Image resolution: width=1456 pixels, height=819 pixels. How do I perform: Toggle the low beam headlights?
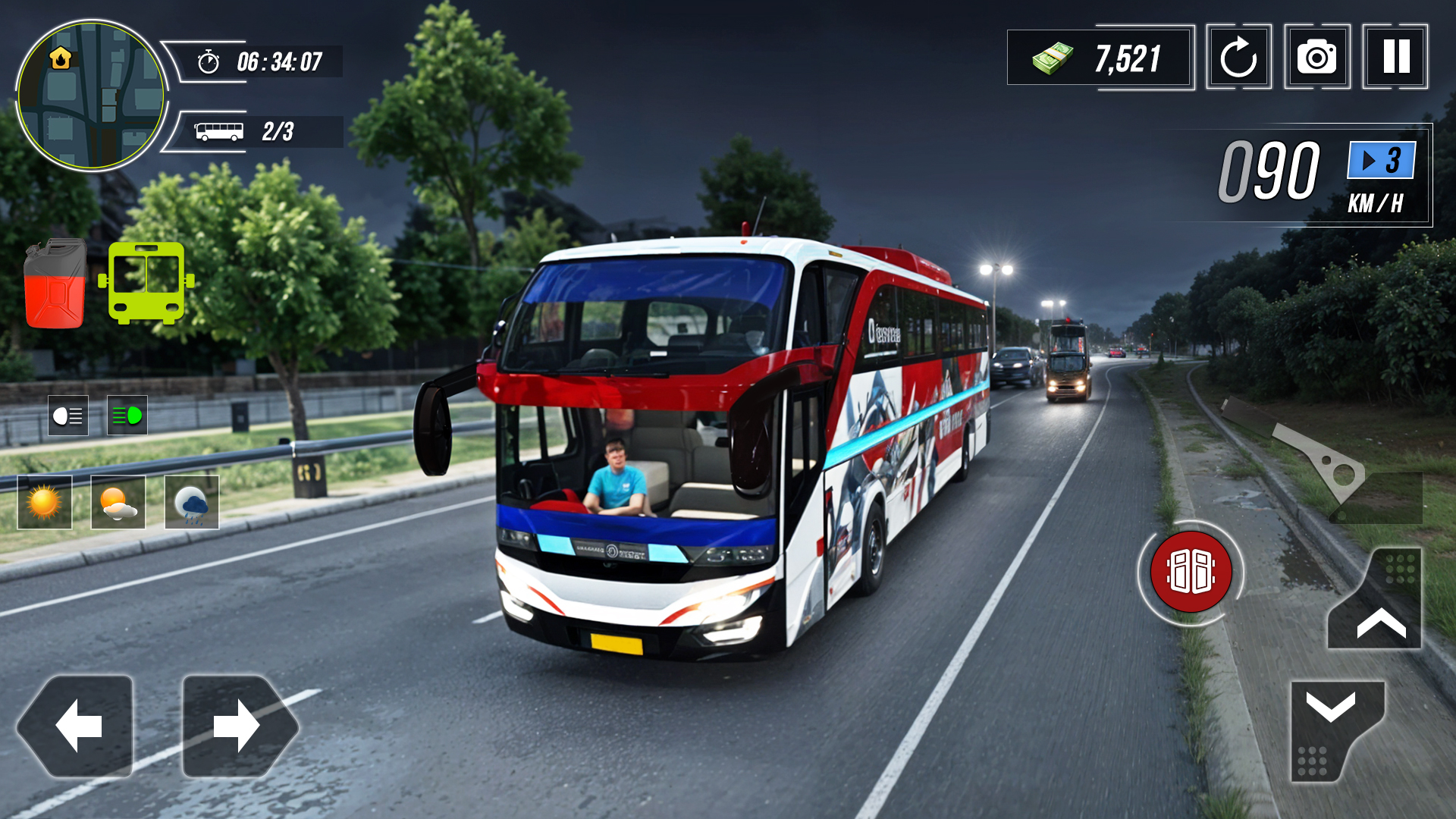pos(67,416)
